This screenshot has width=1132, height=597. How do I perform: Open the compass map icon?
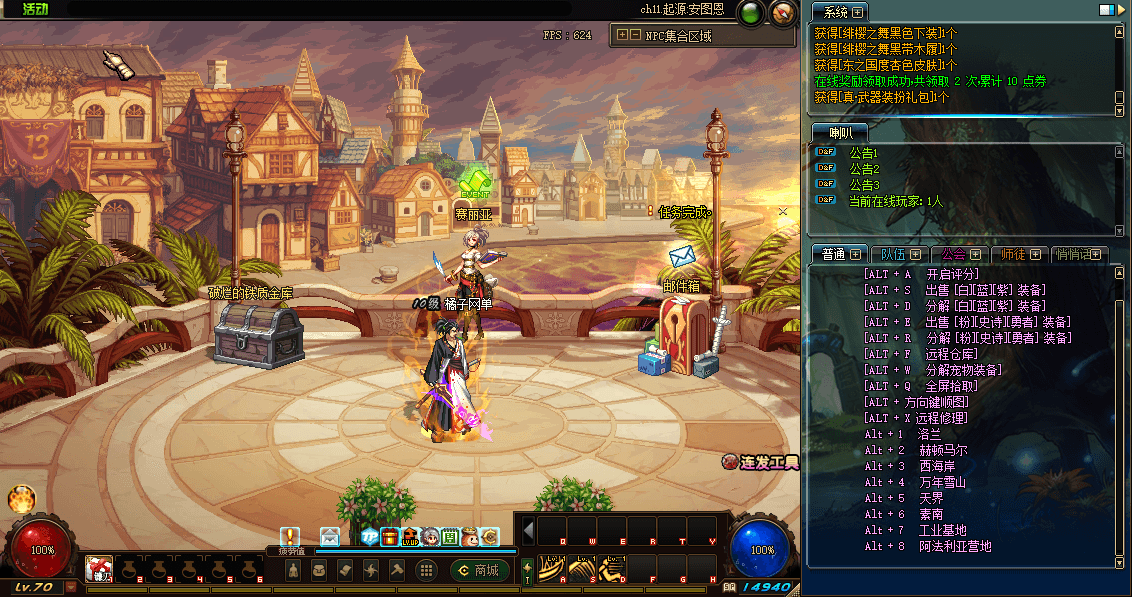point(783,13)
